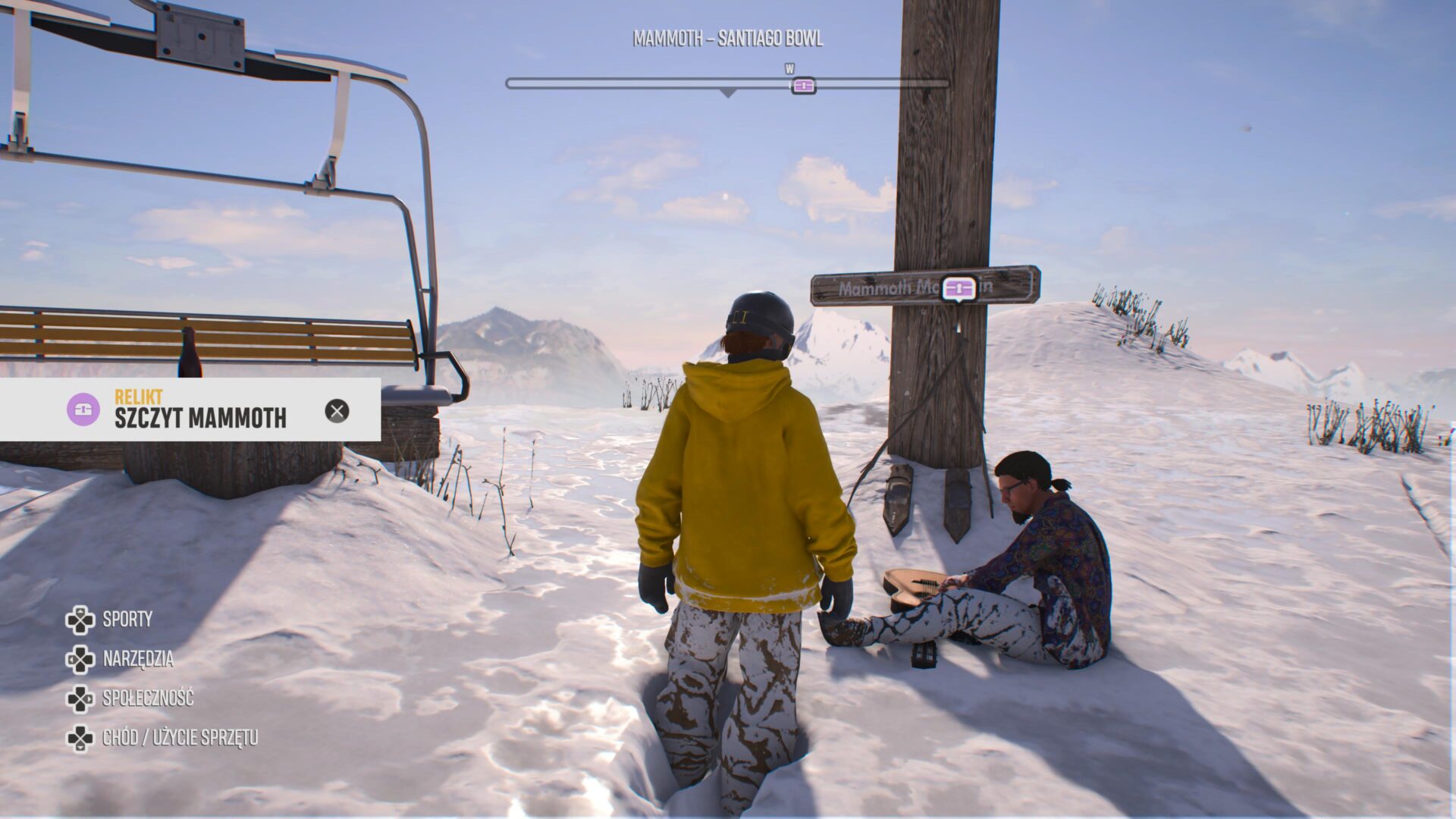Select the Relikt Szczyt Mammoth notification
Screen dimensions: 1456x819
[x=200, y=410]
